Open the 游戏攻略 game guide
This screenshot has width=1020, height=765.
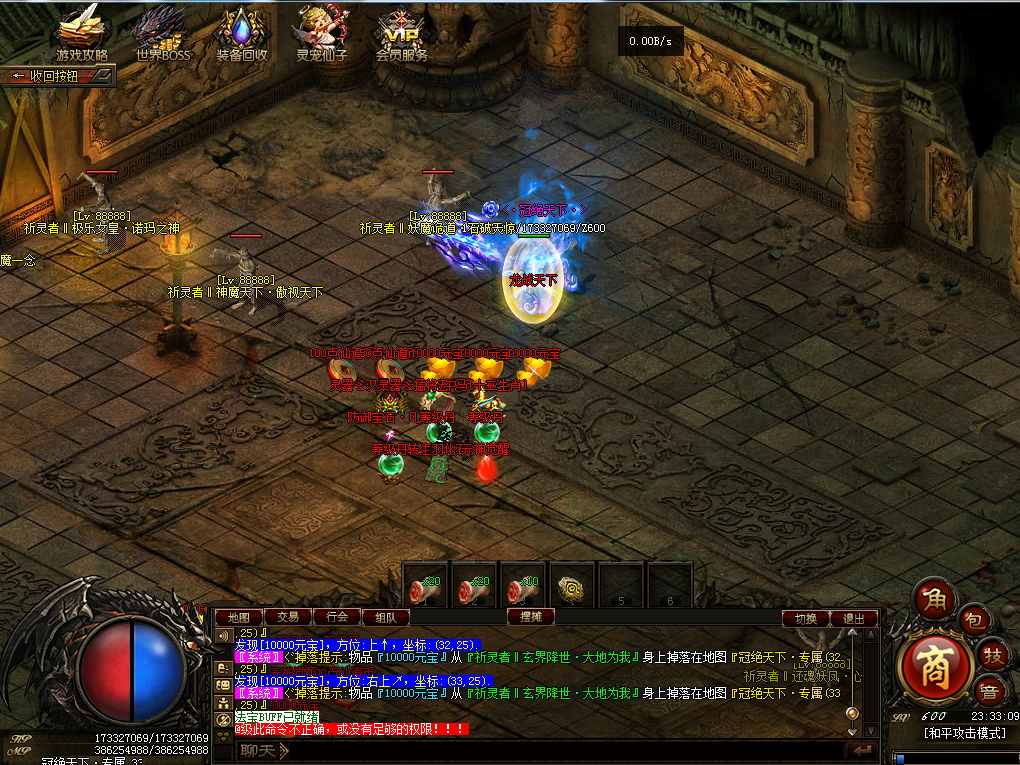[x=81, y=34]
